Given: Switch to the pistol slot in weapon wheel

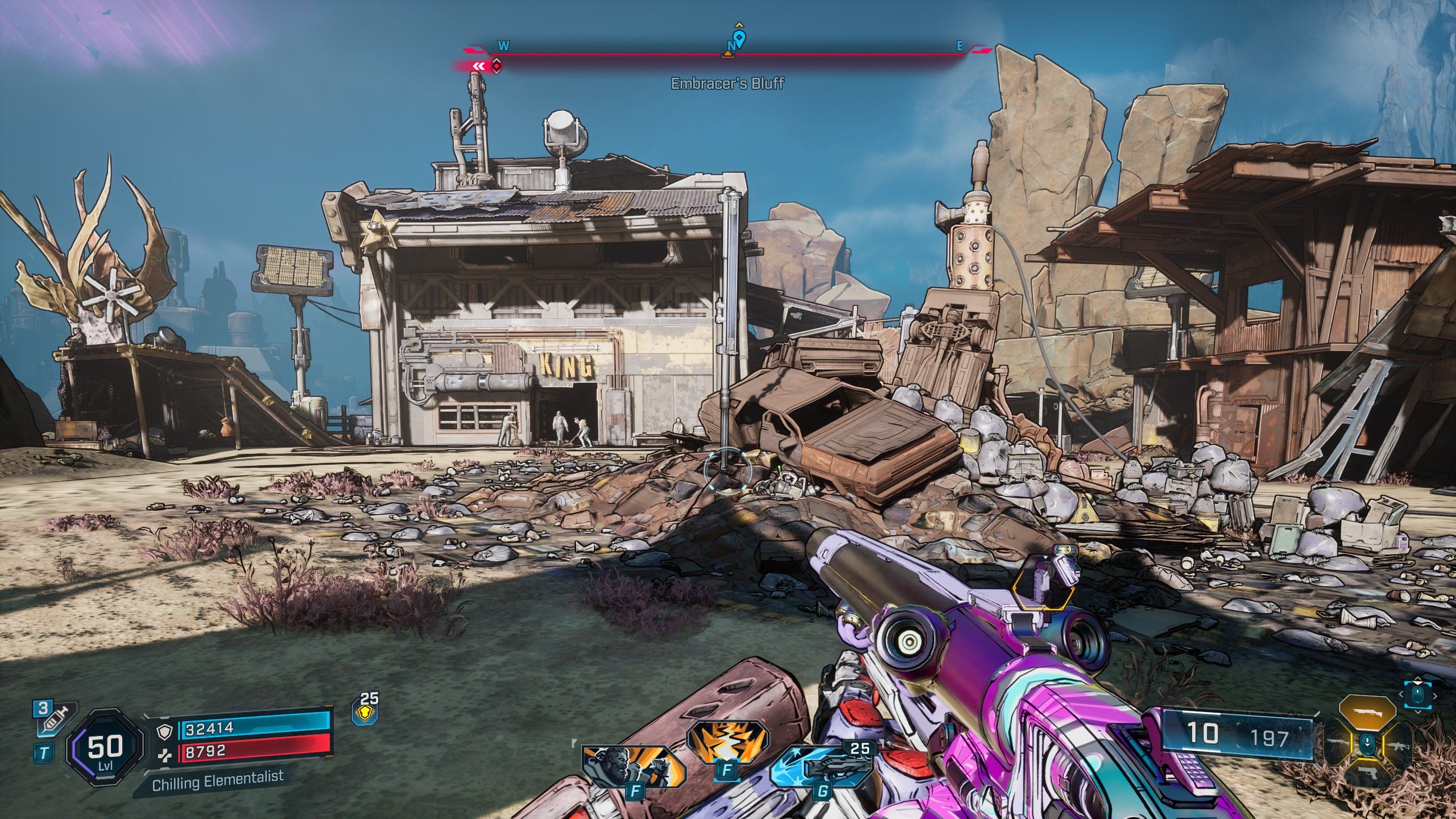Looking at the screenshot, I should coord(1367,772).
